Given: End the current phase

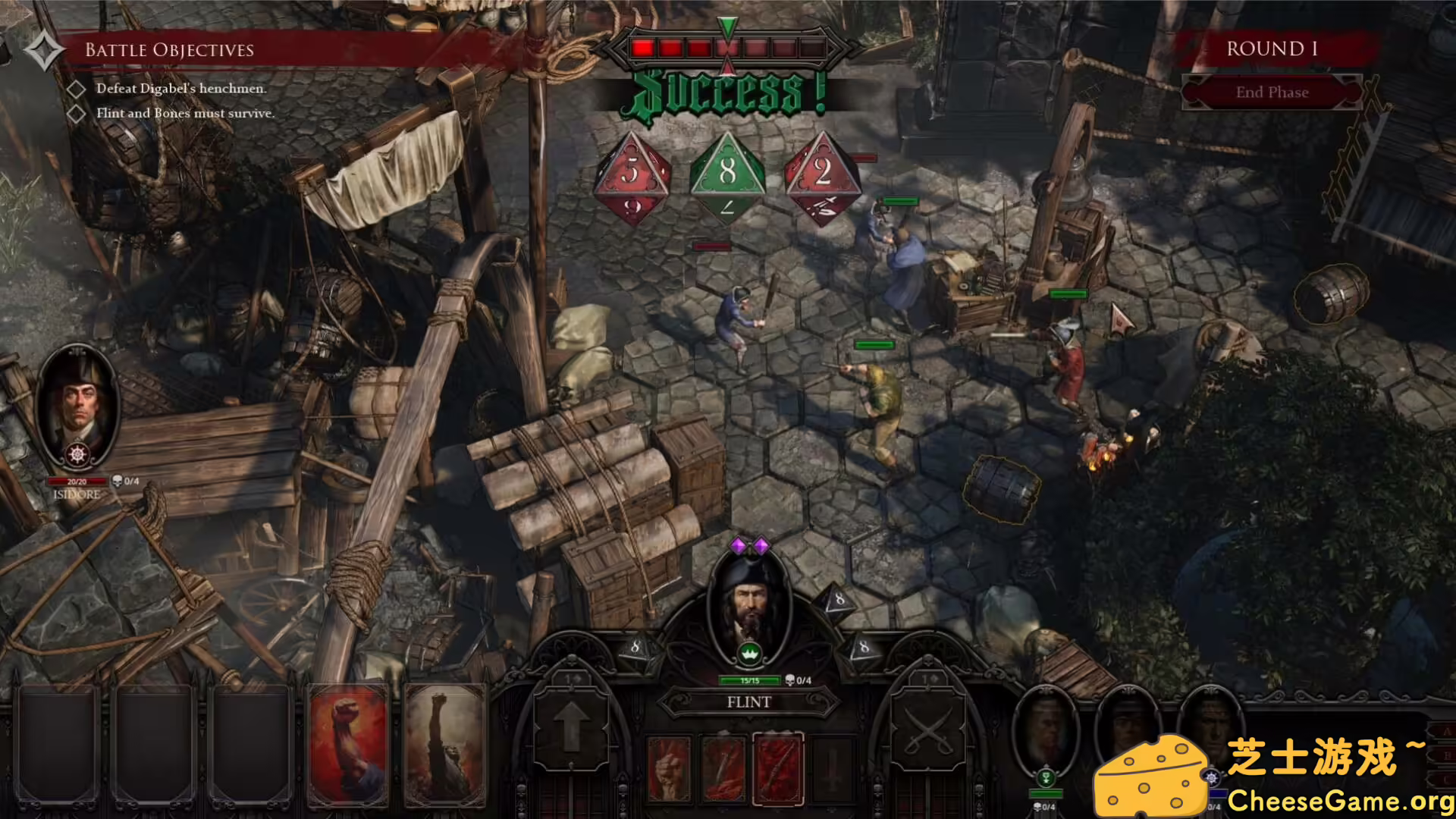Looking at the screenshot, I should click(1272, 93).
